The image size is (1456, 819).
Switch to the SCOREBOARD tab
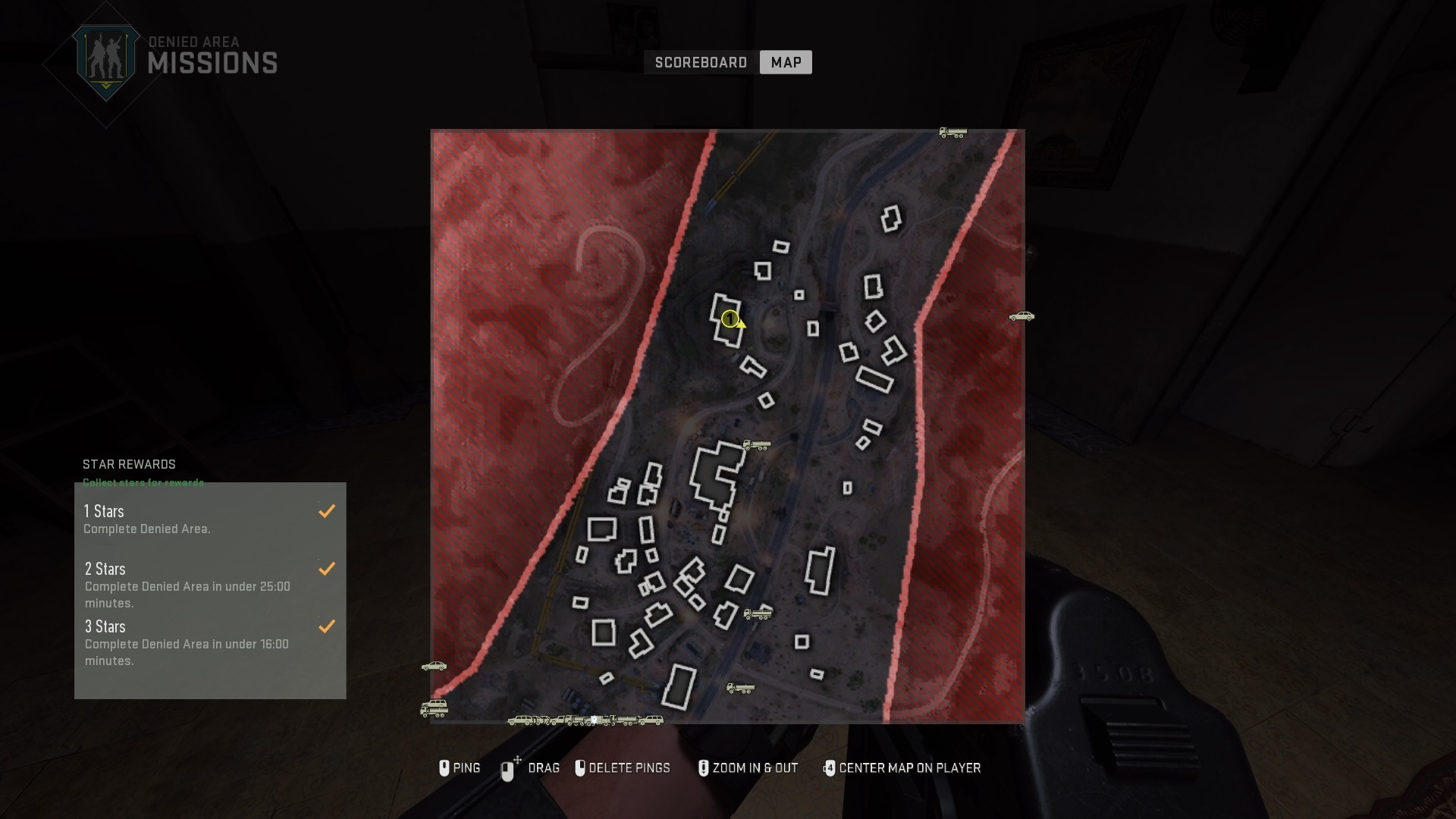click(701, 62)
